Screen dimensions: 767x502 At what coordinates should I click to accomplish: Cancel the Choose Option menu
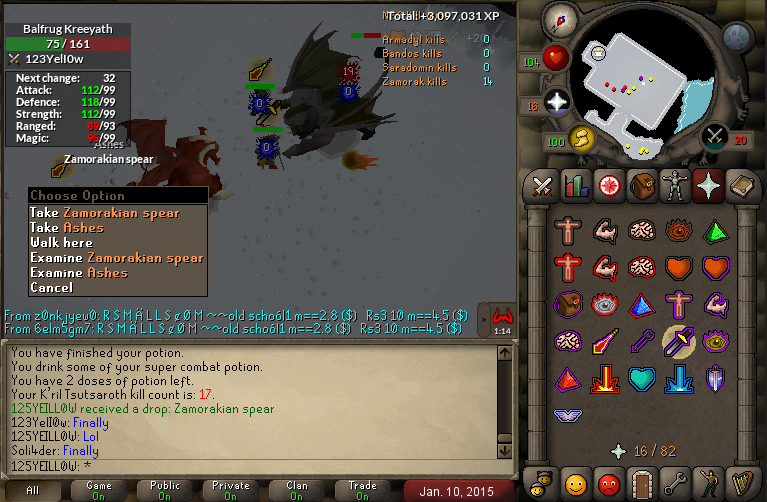(51, 288)
